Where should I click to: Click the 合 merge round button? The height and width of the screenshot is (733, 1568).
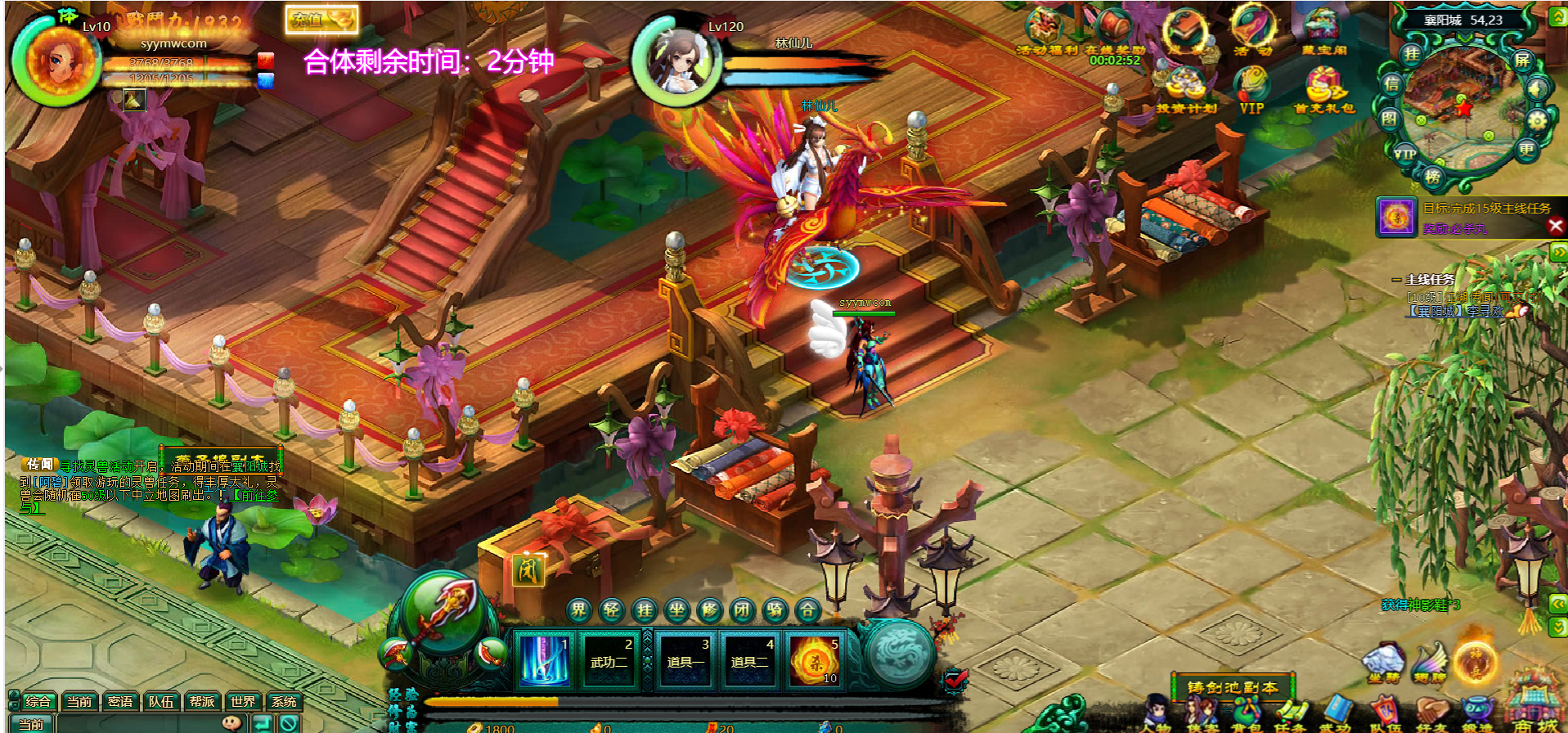coord(807,610)
